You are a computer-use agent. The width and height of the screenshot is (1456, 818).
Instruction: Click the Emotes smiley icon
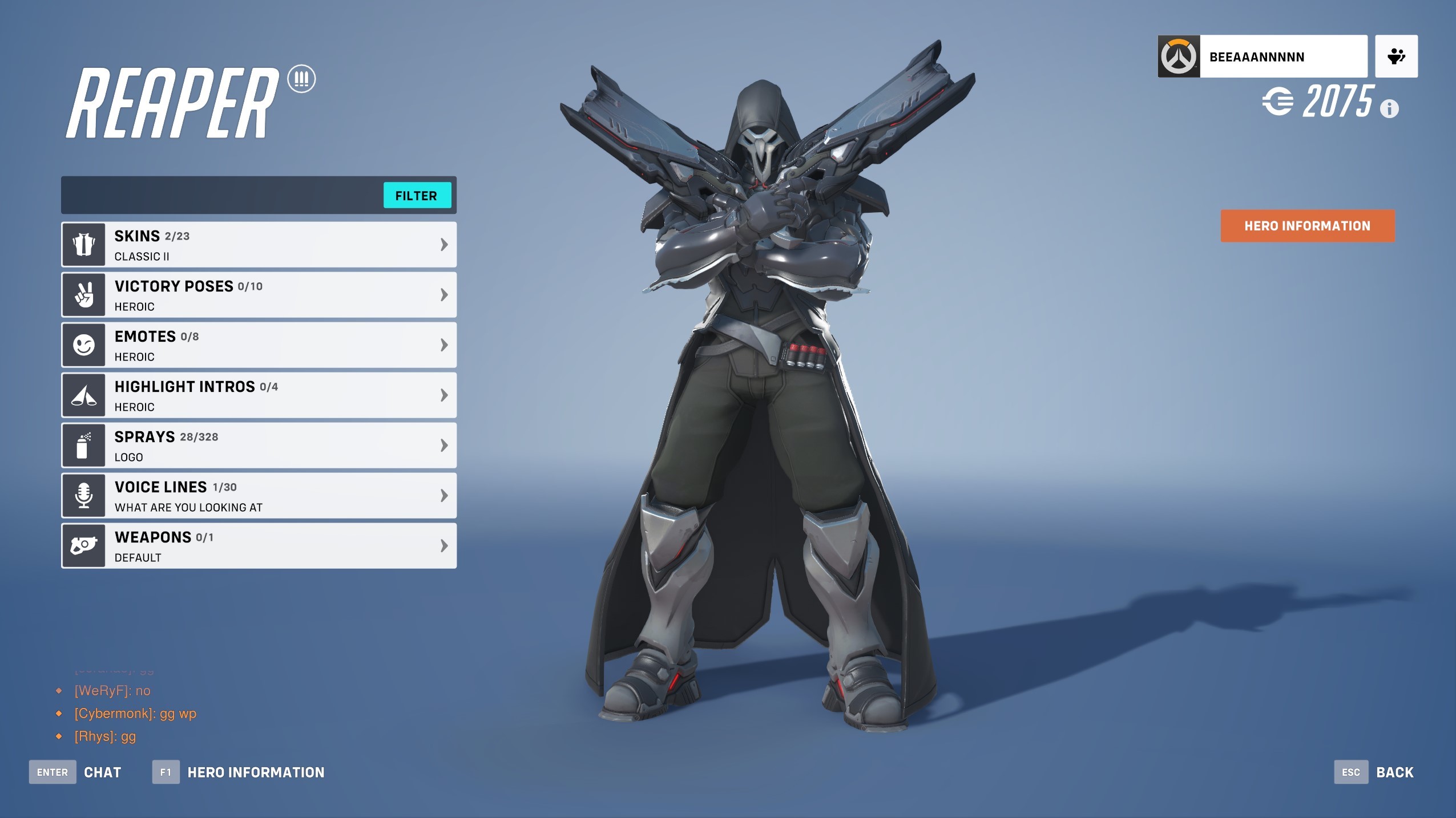click(83, 345)
